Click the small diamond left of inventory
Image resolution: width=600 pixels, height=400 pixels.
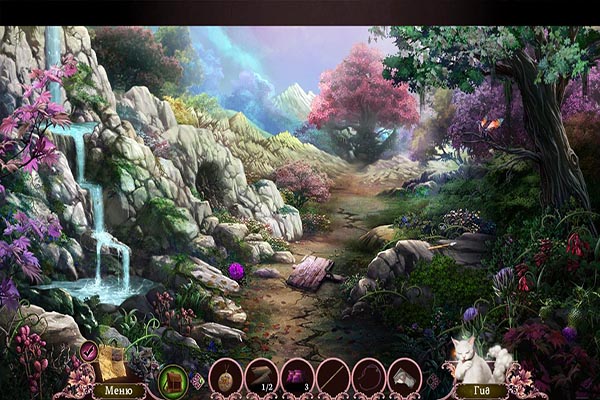197,381
